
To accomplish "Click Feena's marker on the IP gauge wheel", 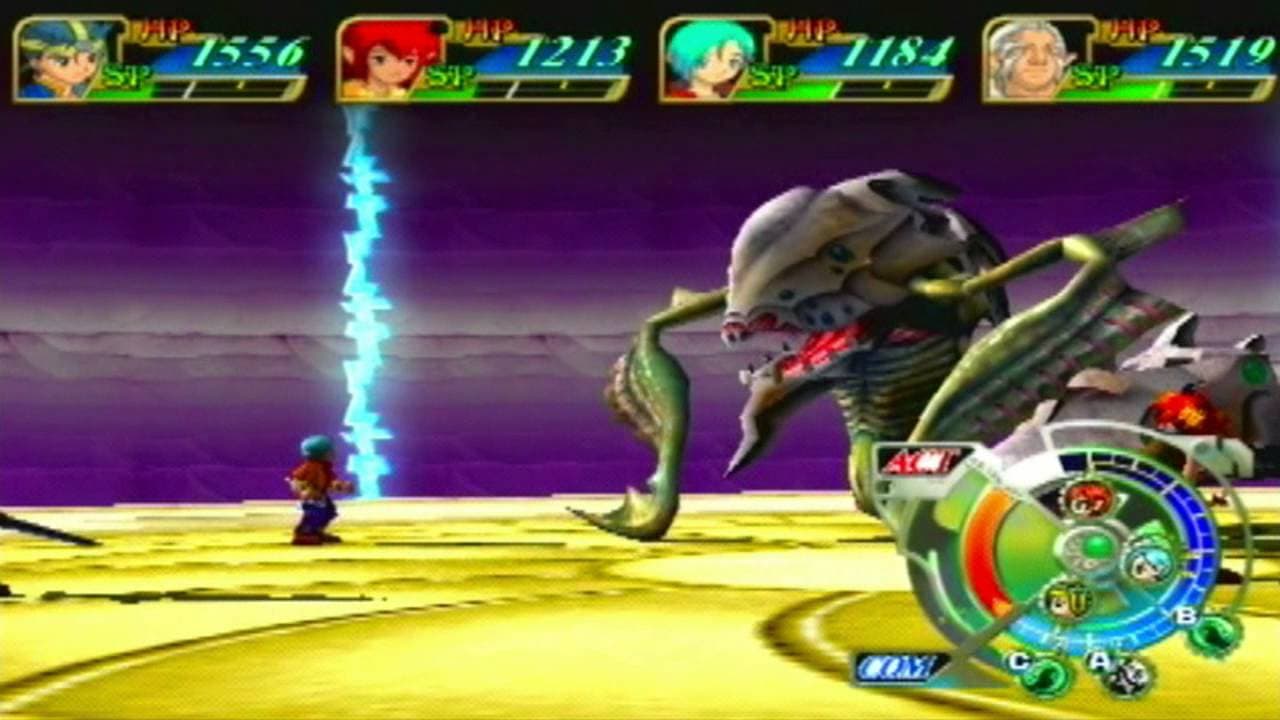I will click(1090, 499).
